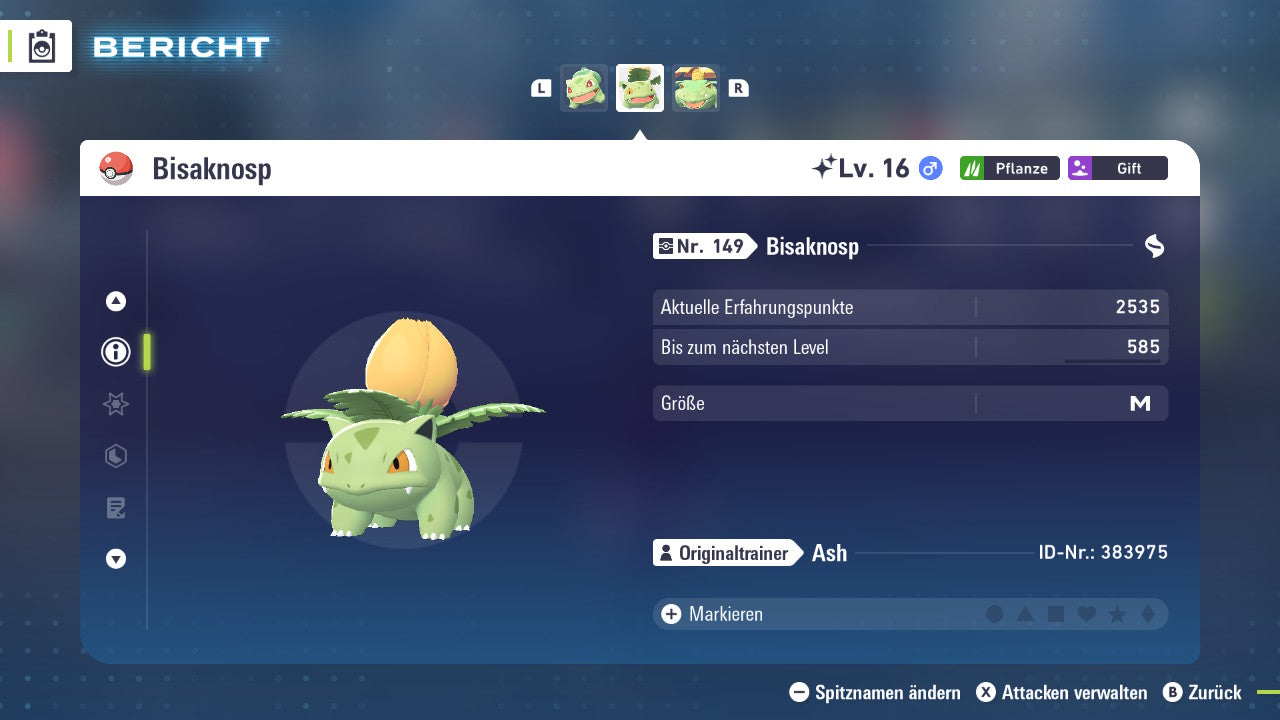Screen dimensions: 1280x720
Task: Click the up arrow in side tabs
Action: pos(116,301)
